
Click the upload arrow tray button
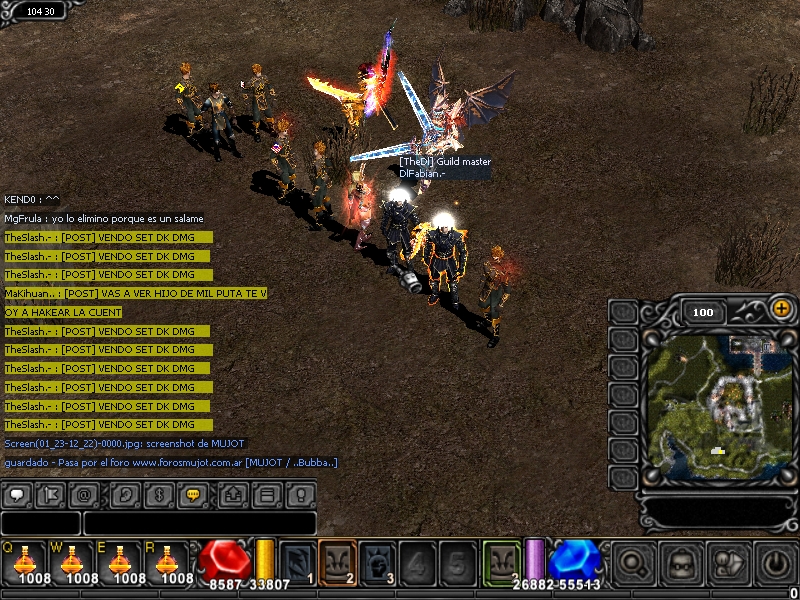[234, 494]
